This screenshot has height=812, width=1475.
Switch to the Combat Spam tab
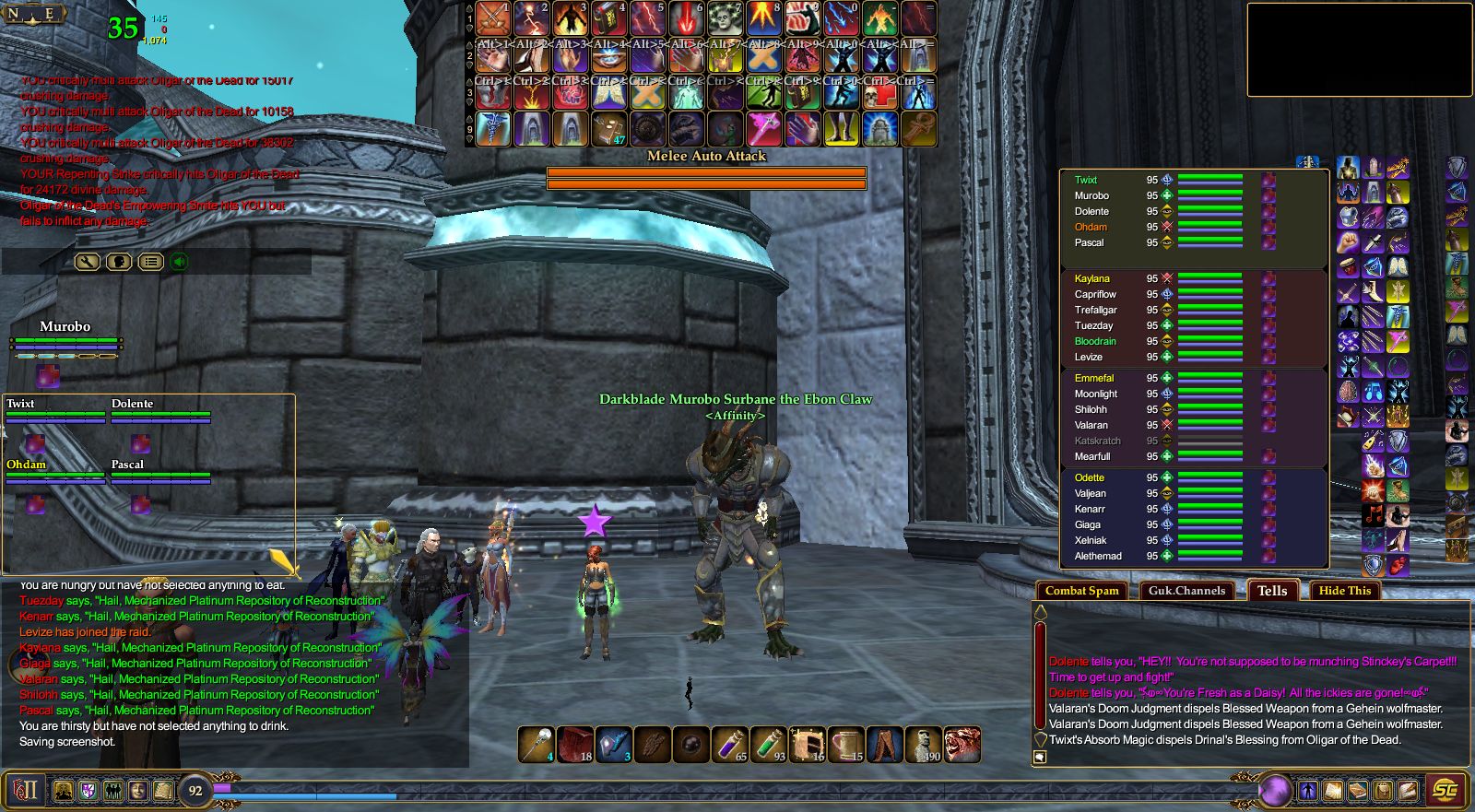1081,591
